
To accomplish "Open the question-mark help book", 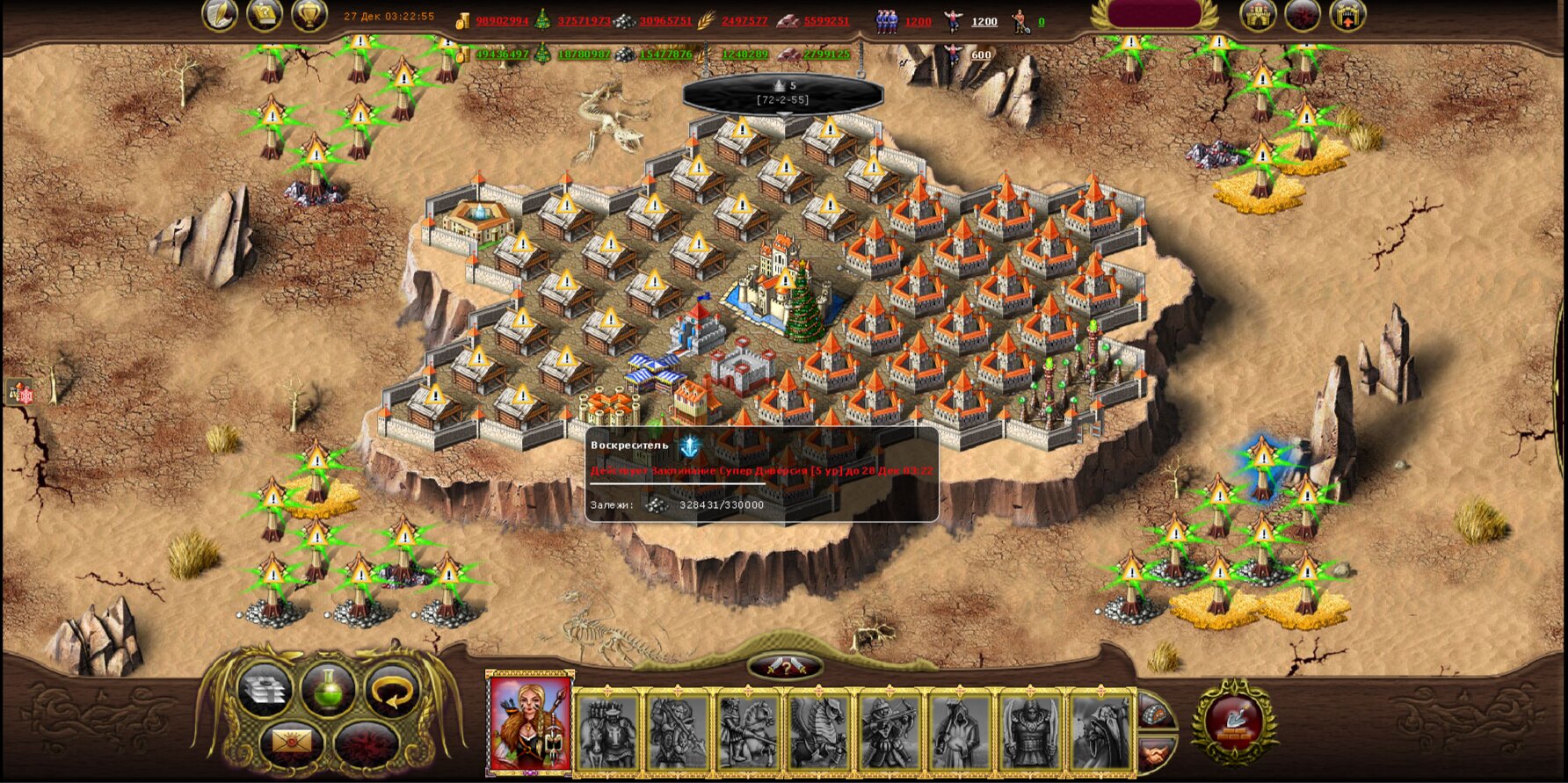I will (x=264, y=15).
